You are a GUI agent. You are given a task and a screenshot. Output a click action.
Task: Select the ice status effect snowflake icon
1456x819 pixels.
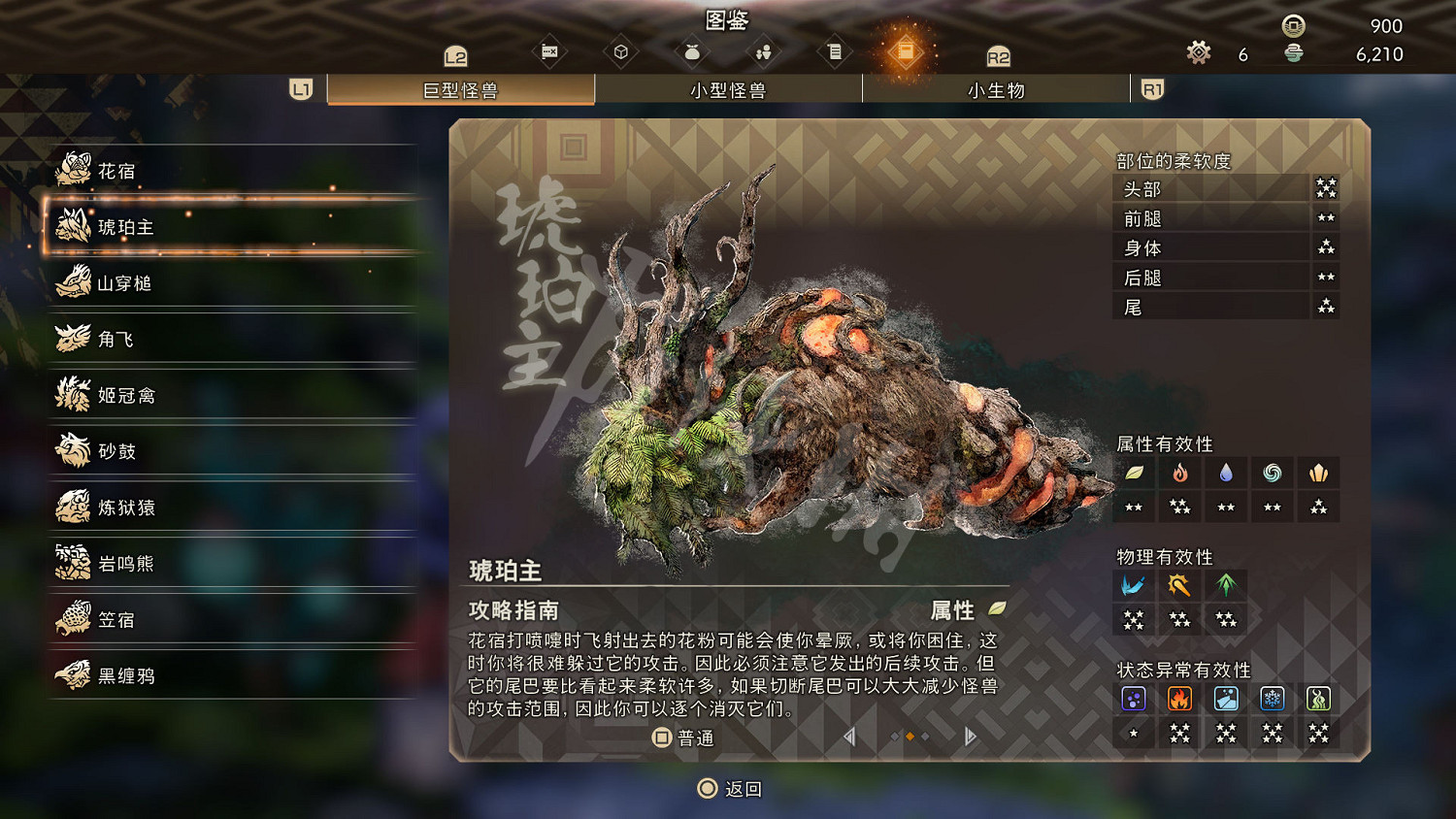[x=1272, y=698]
